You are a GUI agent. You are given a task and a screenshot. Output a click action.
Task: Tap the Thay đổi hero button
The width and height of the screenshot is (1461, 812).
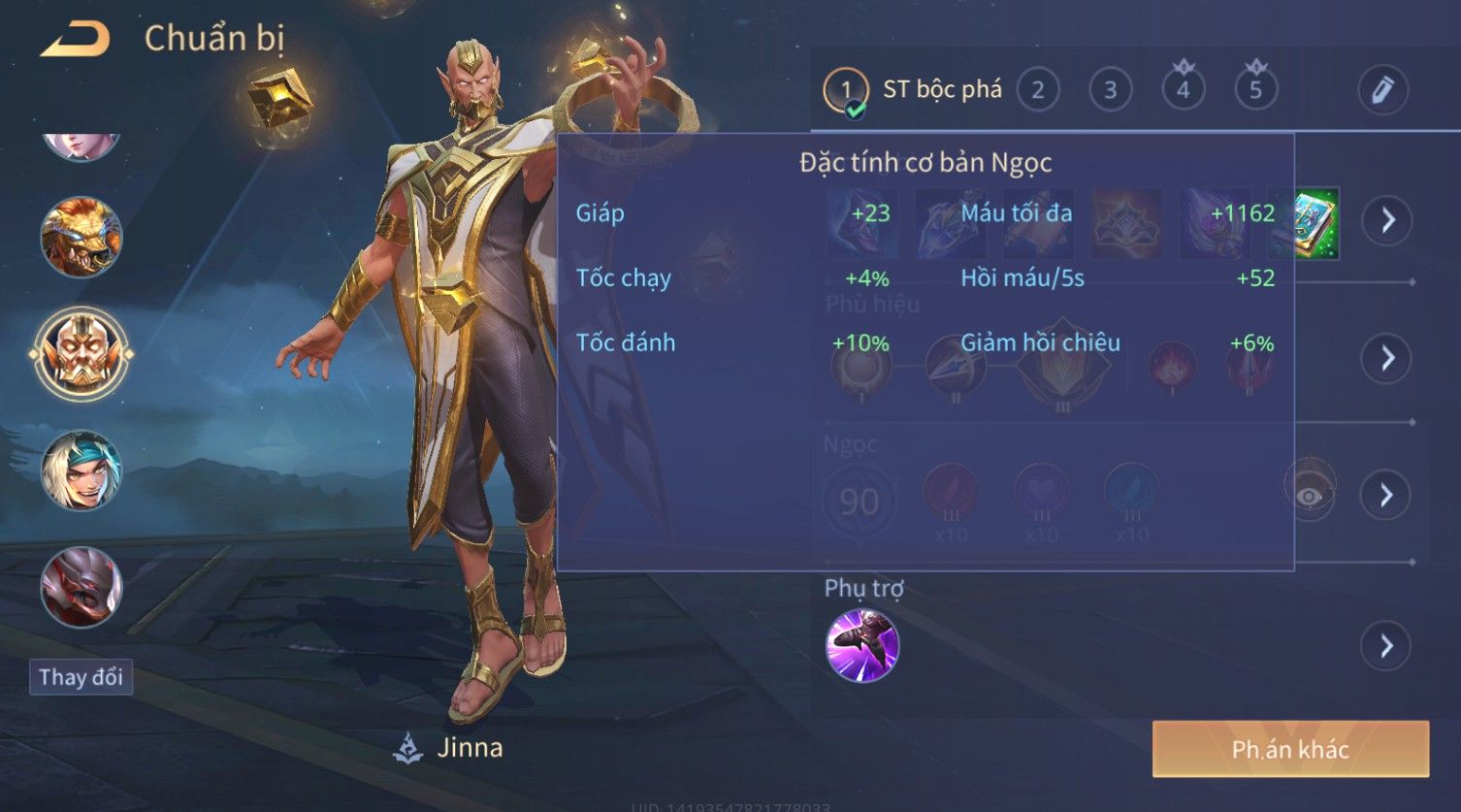81,677
